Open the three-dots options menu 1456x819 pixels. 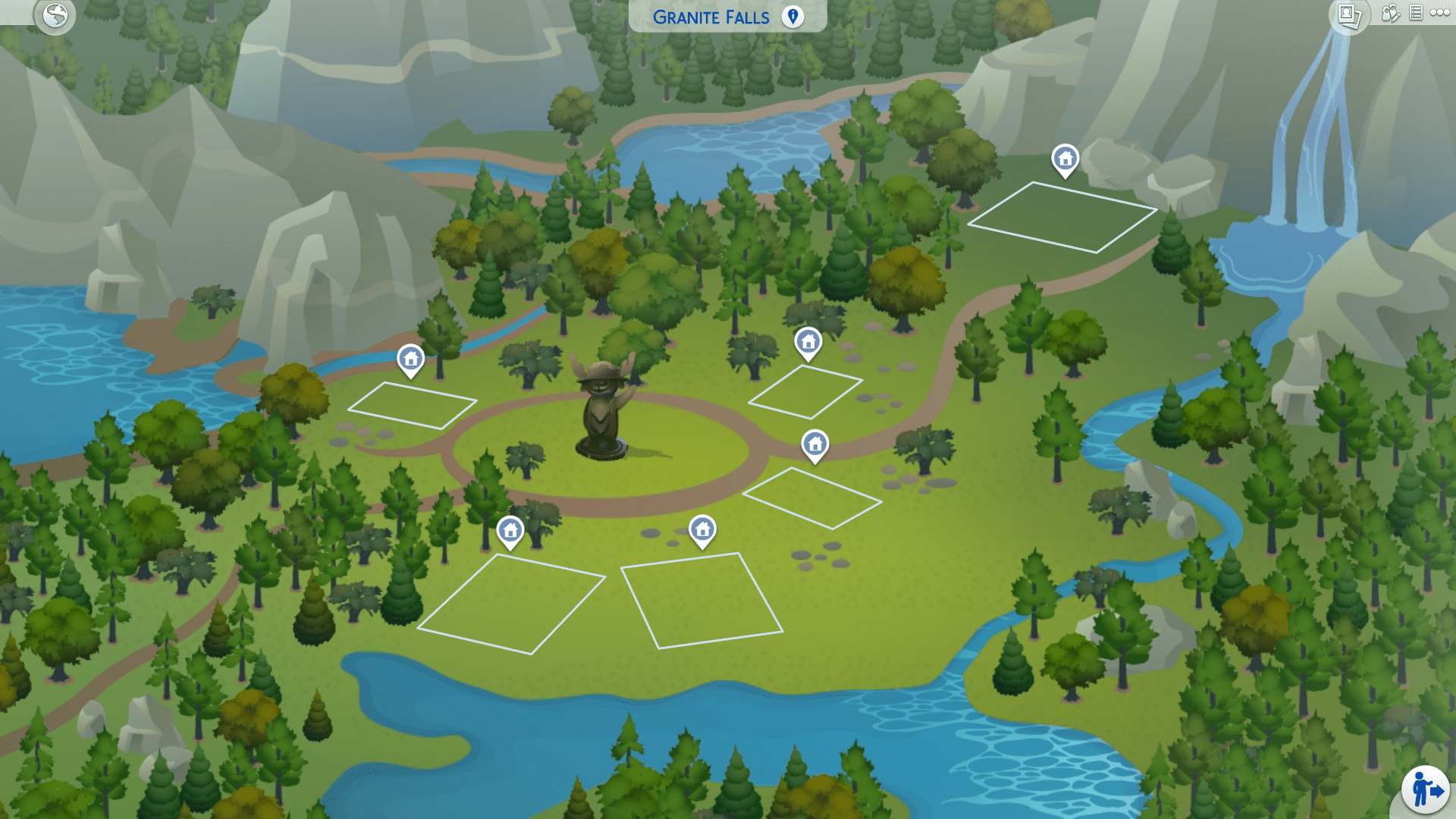tap(1440, 13)
